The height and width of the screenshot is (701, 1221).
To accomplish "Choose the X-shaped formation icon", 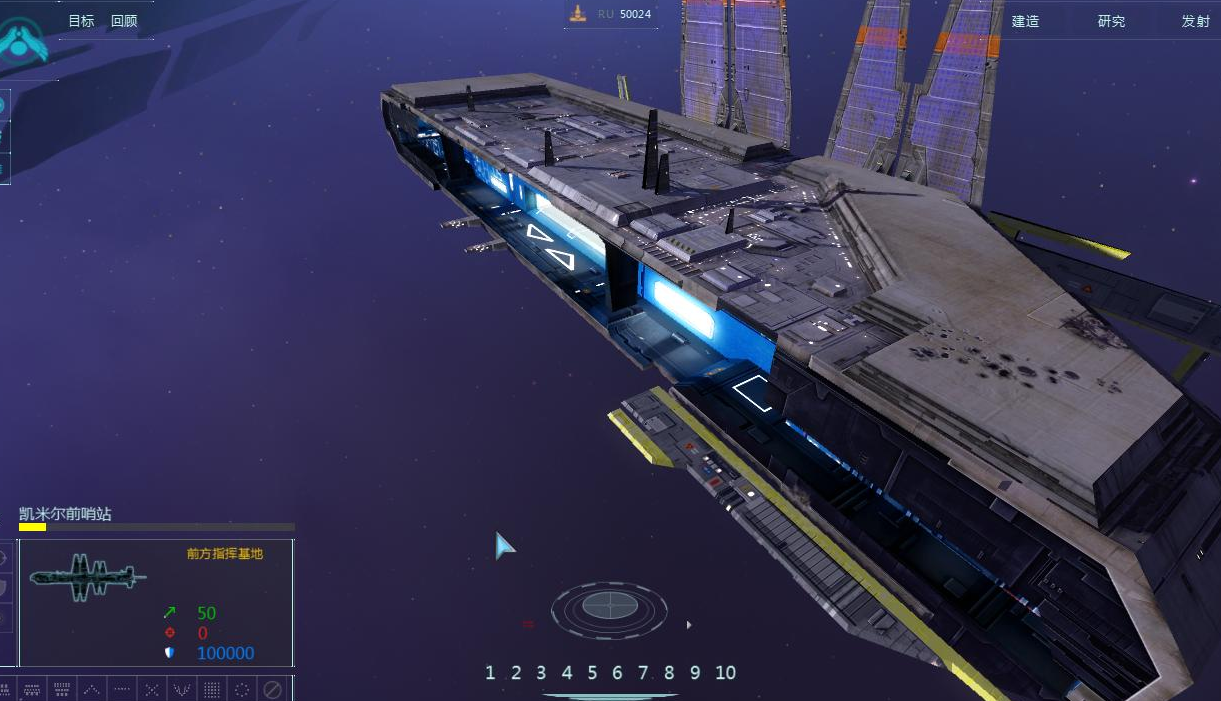I will tap(151, 689).
